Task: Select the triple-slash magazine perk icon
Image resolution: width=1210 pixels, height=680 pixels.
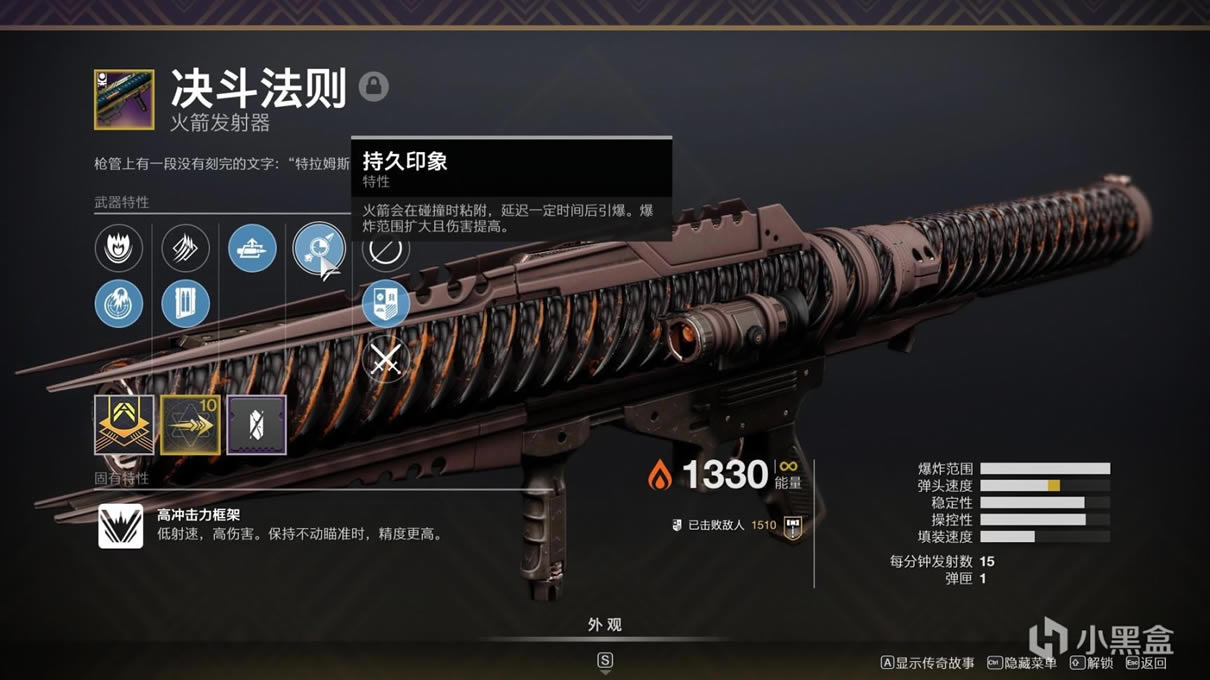Action: pyautogui.click(x=185, y=248)
